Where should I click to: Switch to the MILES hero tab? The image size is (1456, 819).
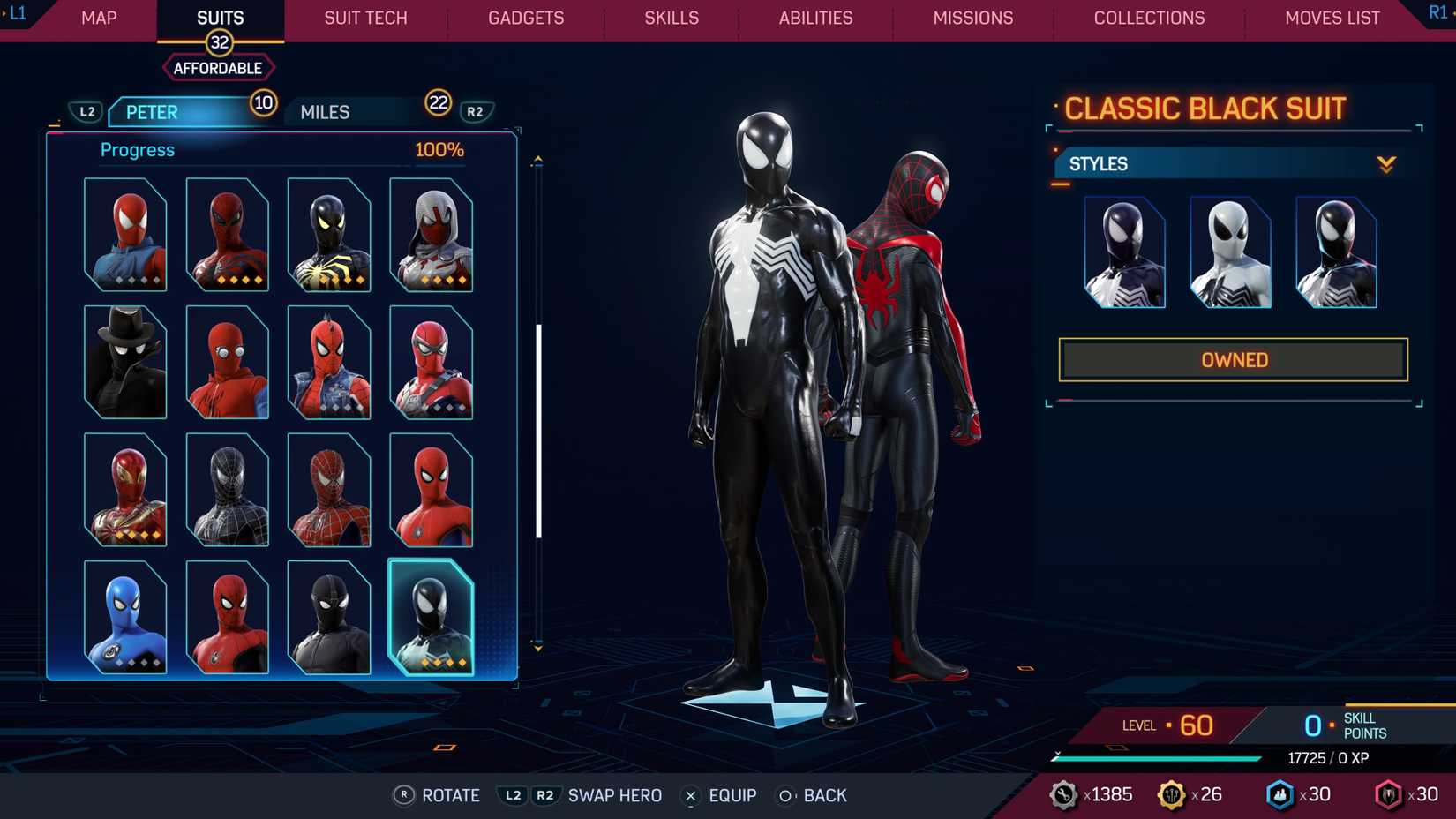point(324,111)
